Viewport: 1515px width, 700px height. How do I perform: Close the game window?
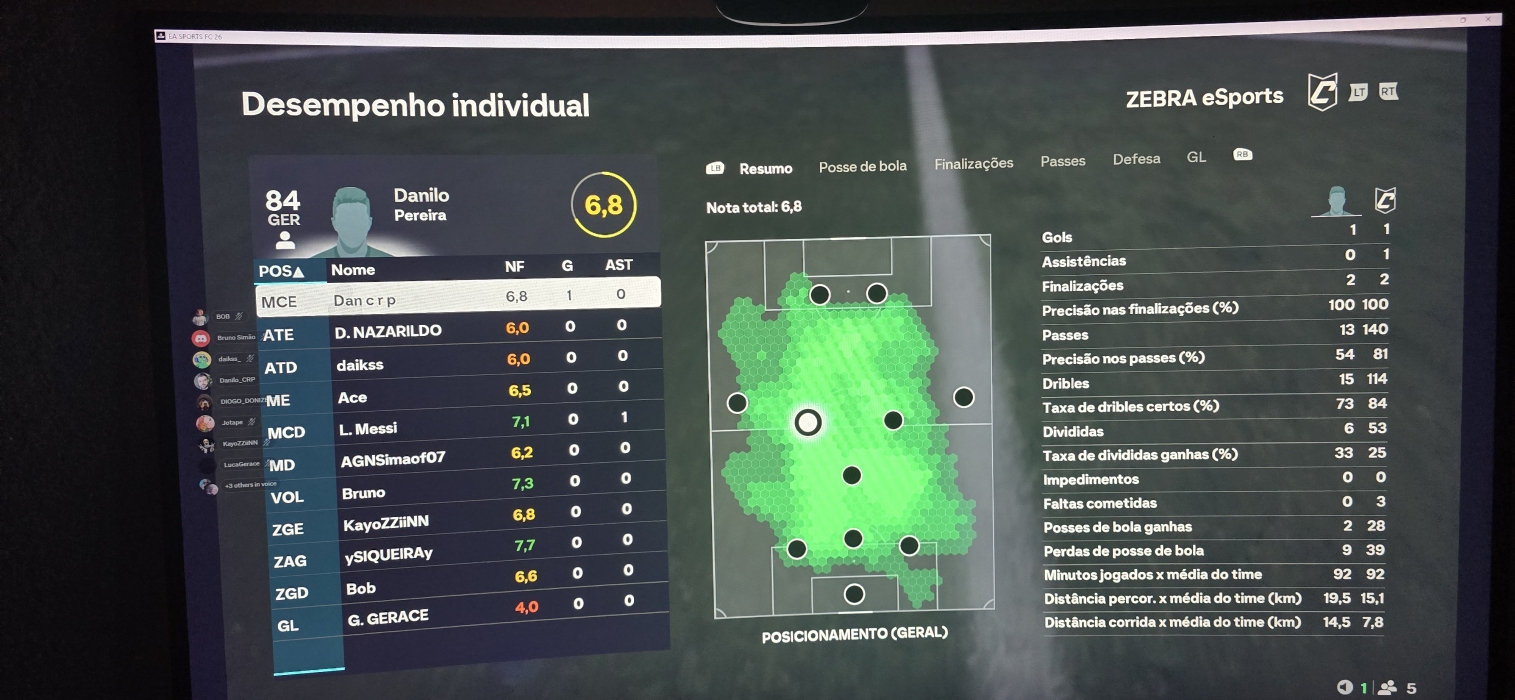coord(1491,19)
